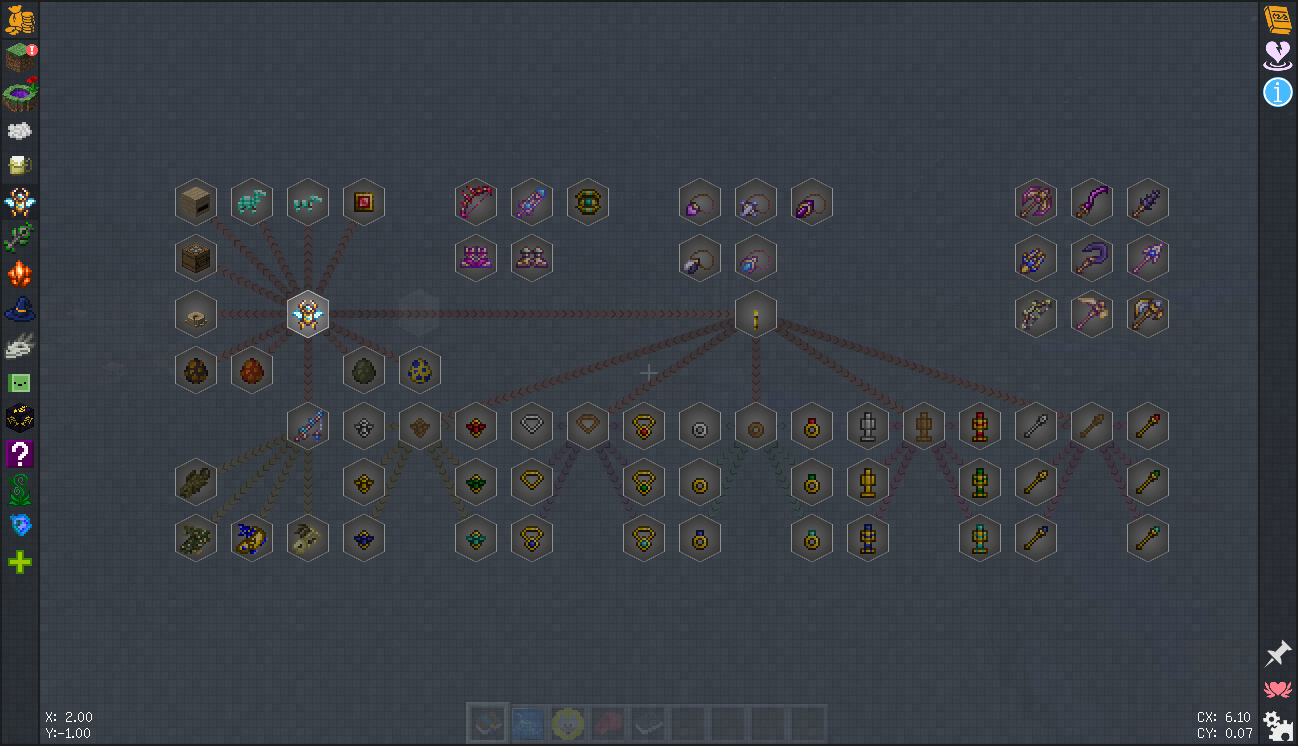Screen dimensions: 1298x746
Task: Click the green plus icon in the sidebar
Action: [x=20, y=562]
